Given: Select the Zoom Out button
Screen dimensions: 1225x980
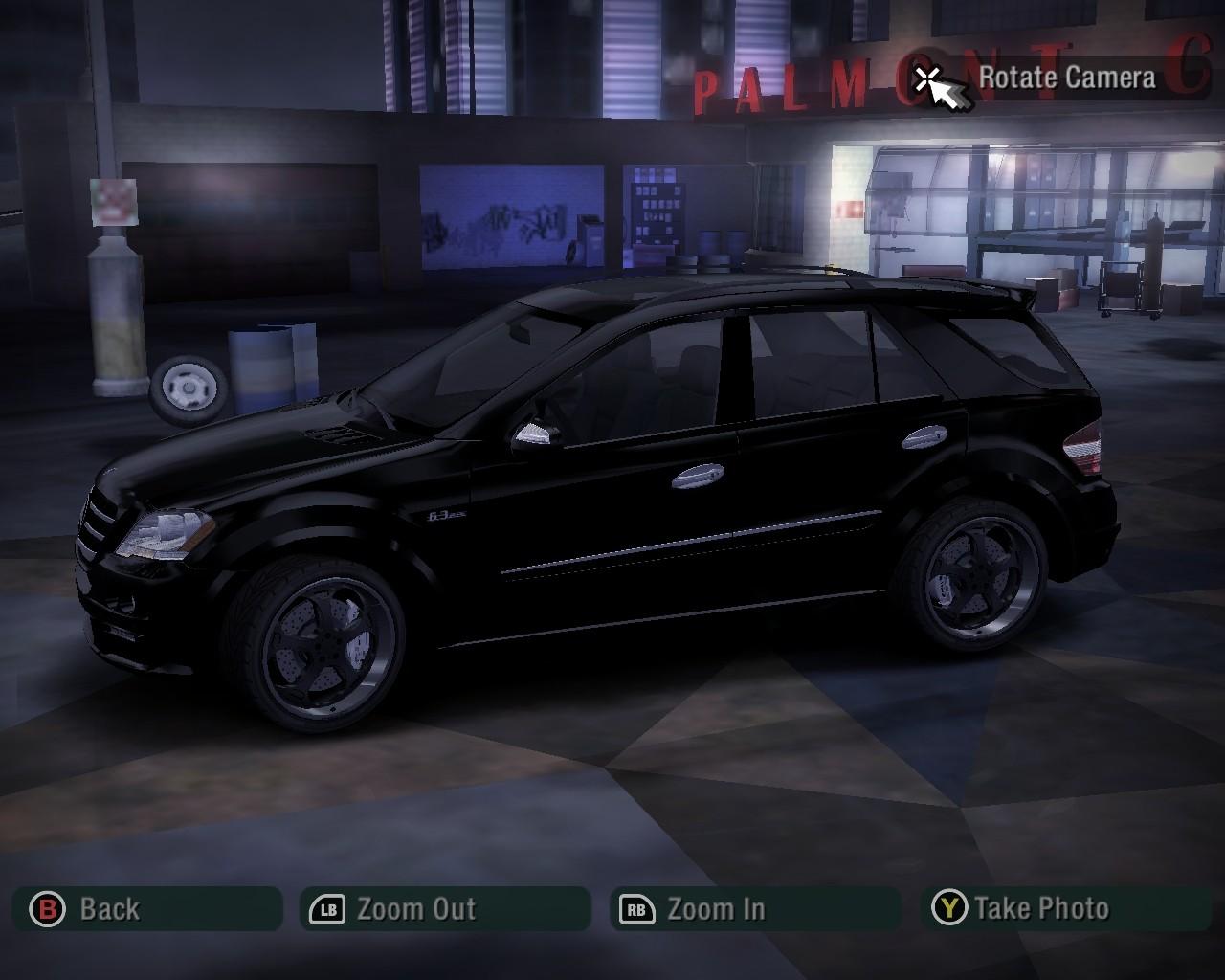Looking at the screenshot, I should pos(445,908).
